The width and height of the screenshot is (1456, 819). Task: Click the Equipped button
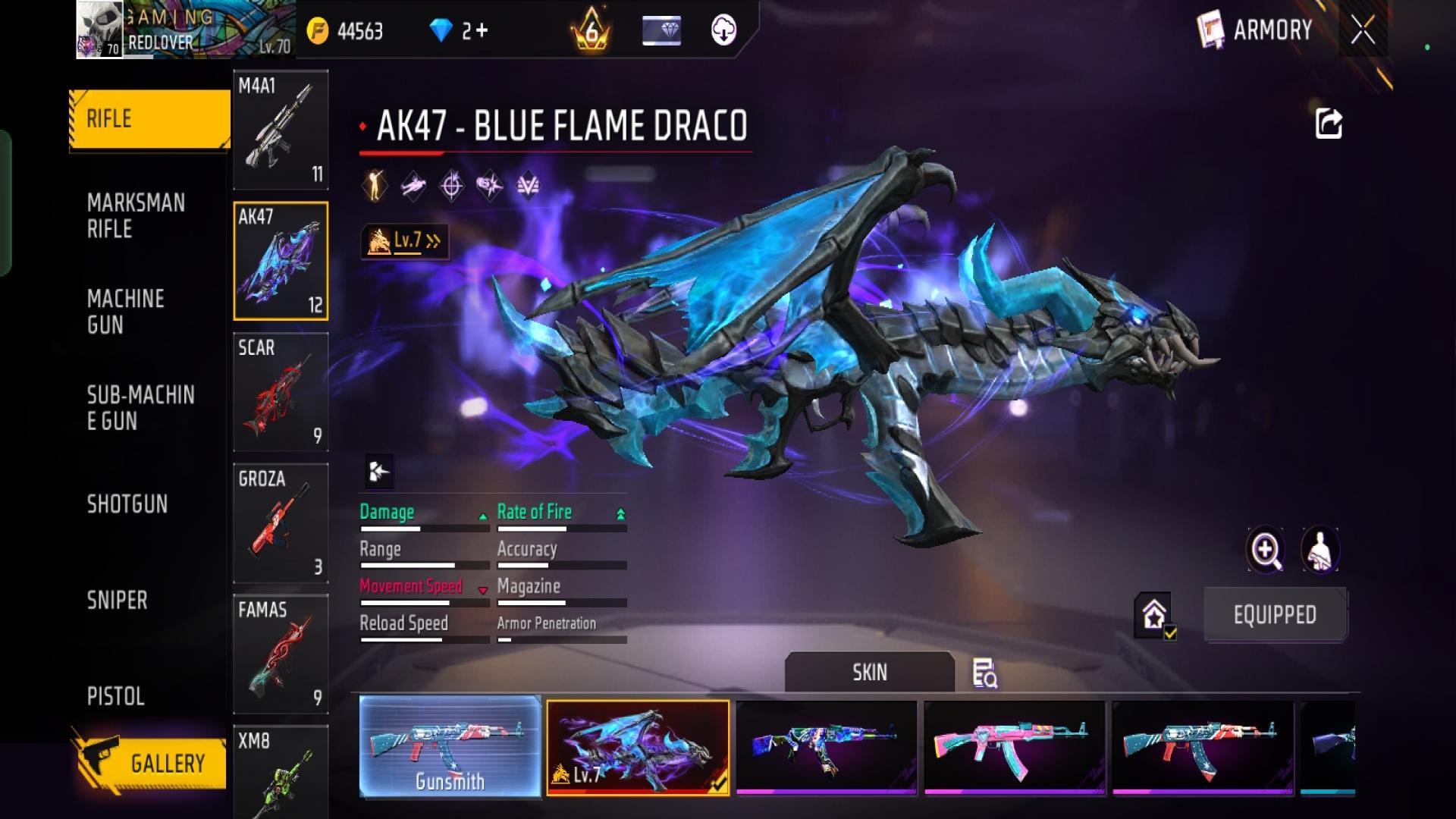1275,615
